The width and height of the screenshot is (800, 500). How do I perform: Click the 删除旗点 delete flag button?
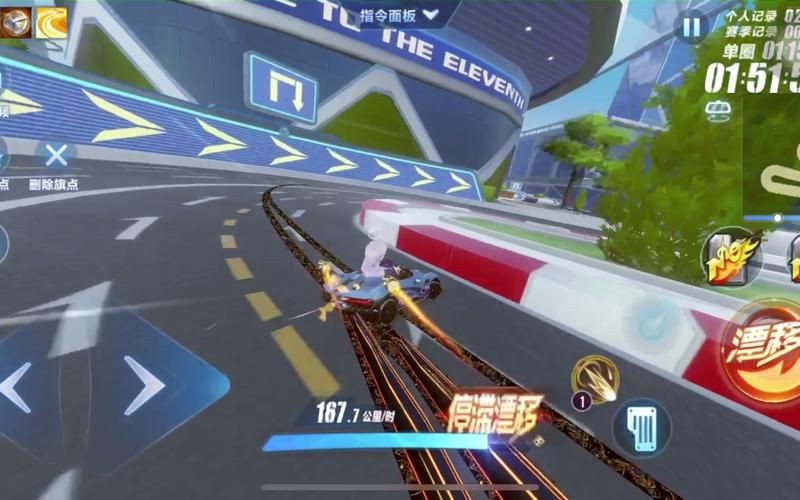click(x=56, y=158)
